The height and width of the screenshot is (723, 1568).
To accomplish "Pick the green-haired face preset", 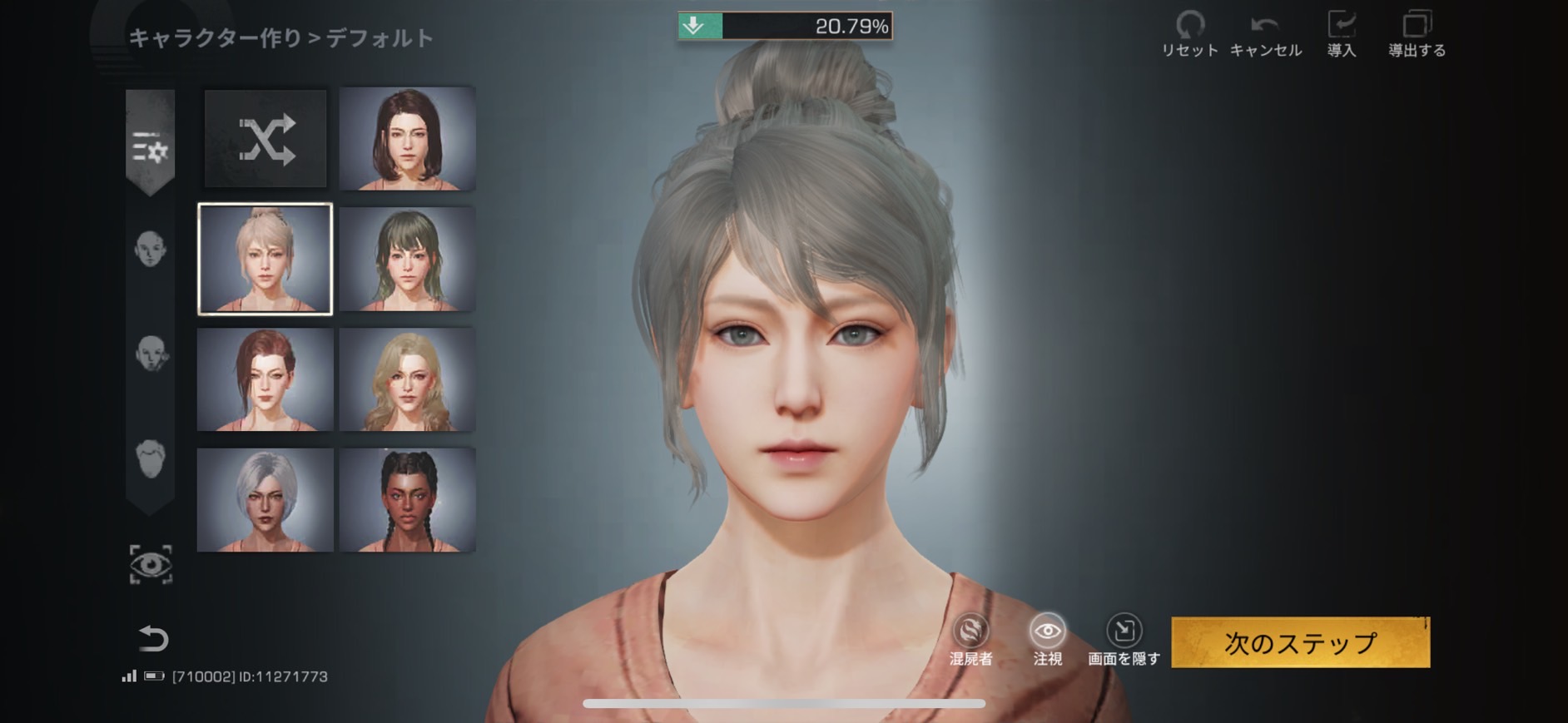I will [407, 259].
